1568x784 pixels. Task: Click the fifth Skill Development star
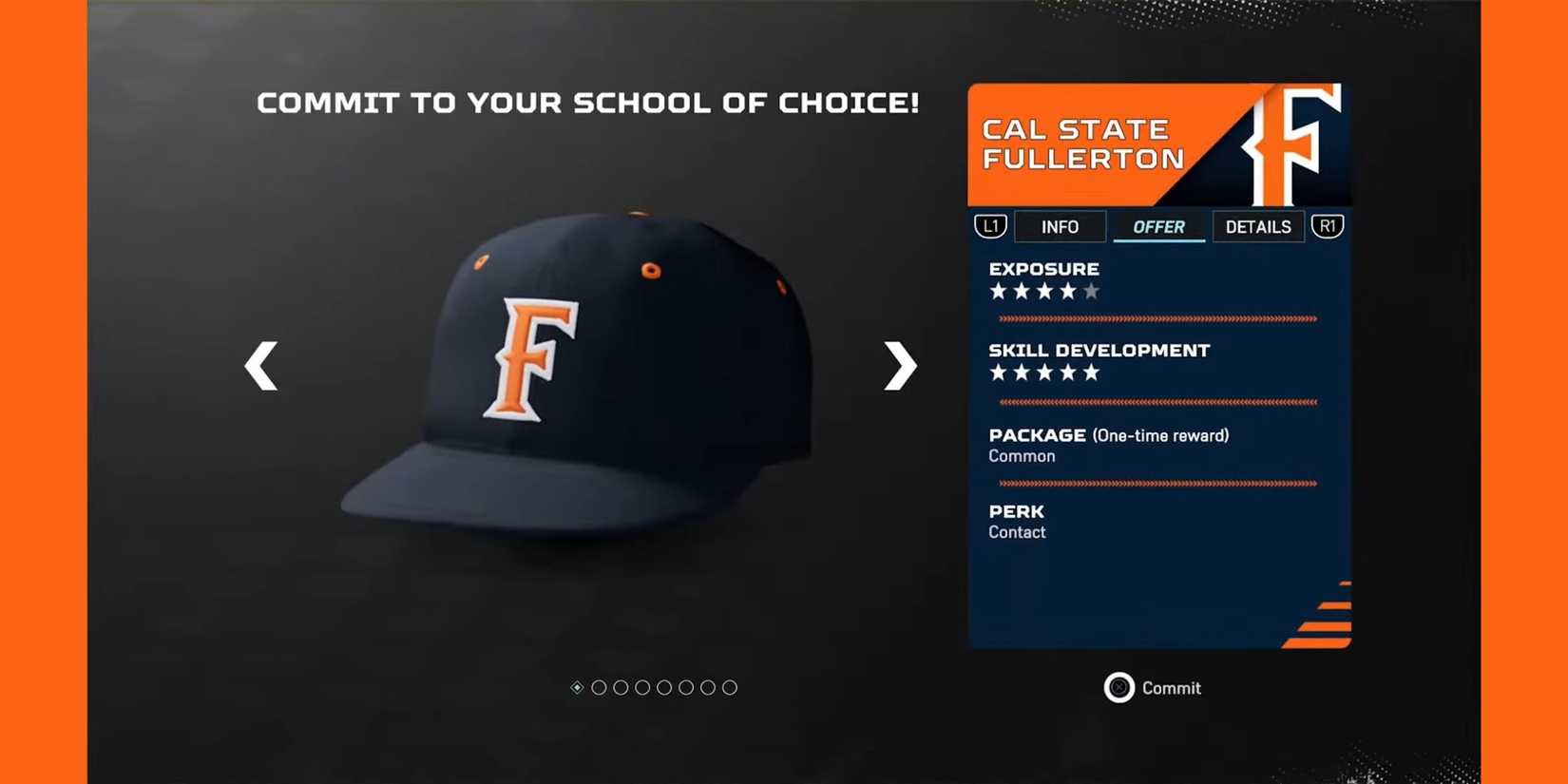(1090, 373)
